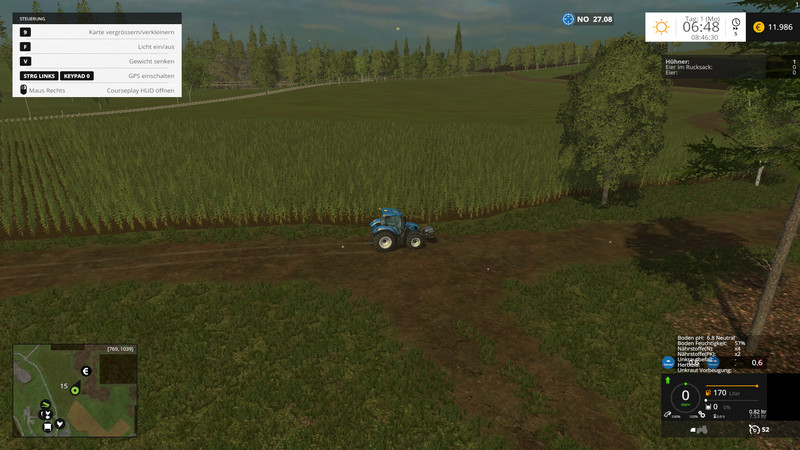Click the time acceleration clock icon
800x450 pixels.
click(x=736, y=25)
